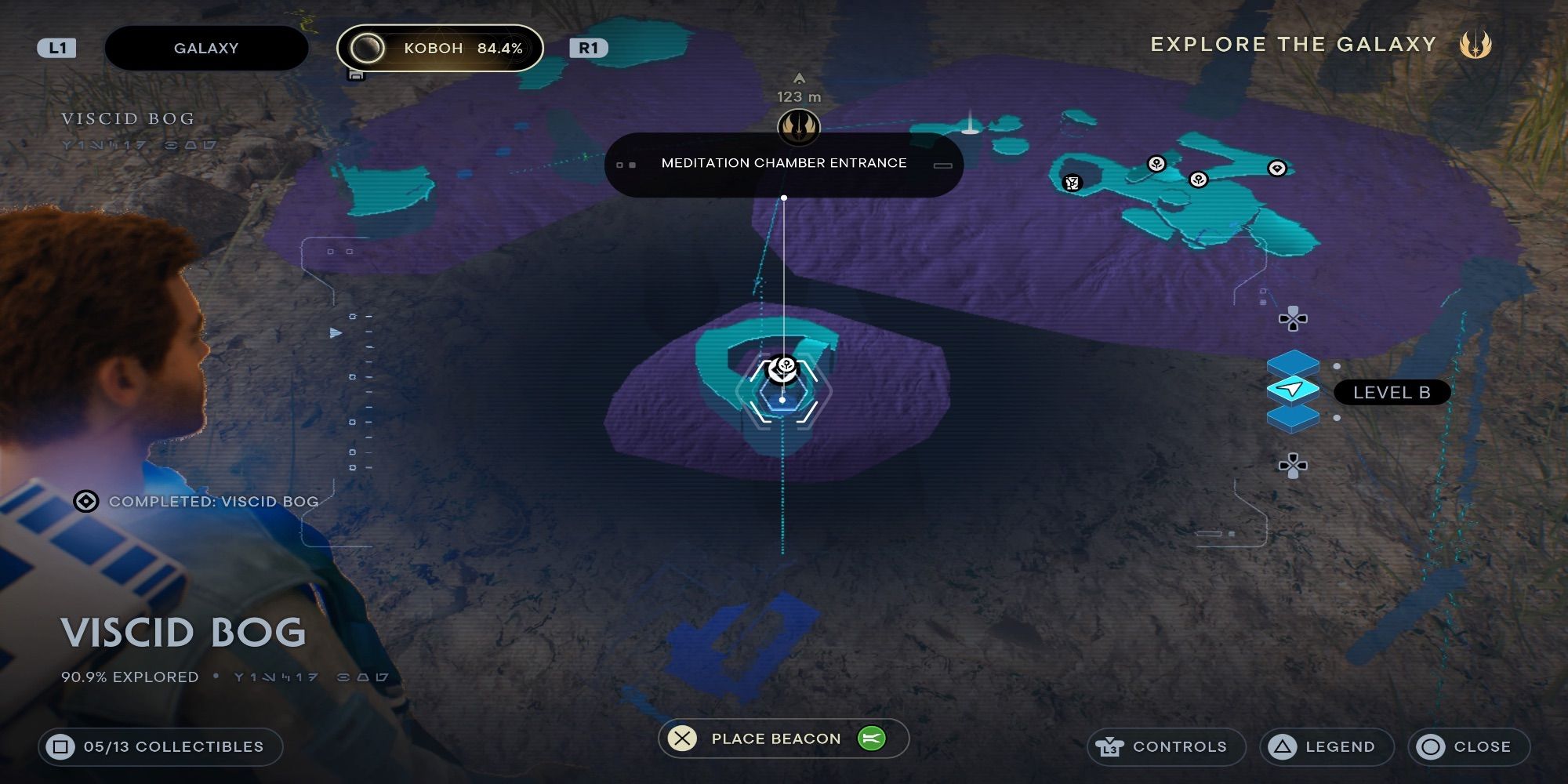Select the map layer above Level B
The image size is (1568, 784).
point(1294,364)
